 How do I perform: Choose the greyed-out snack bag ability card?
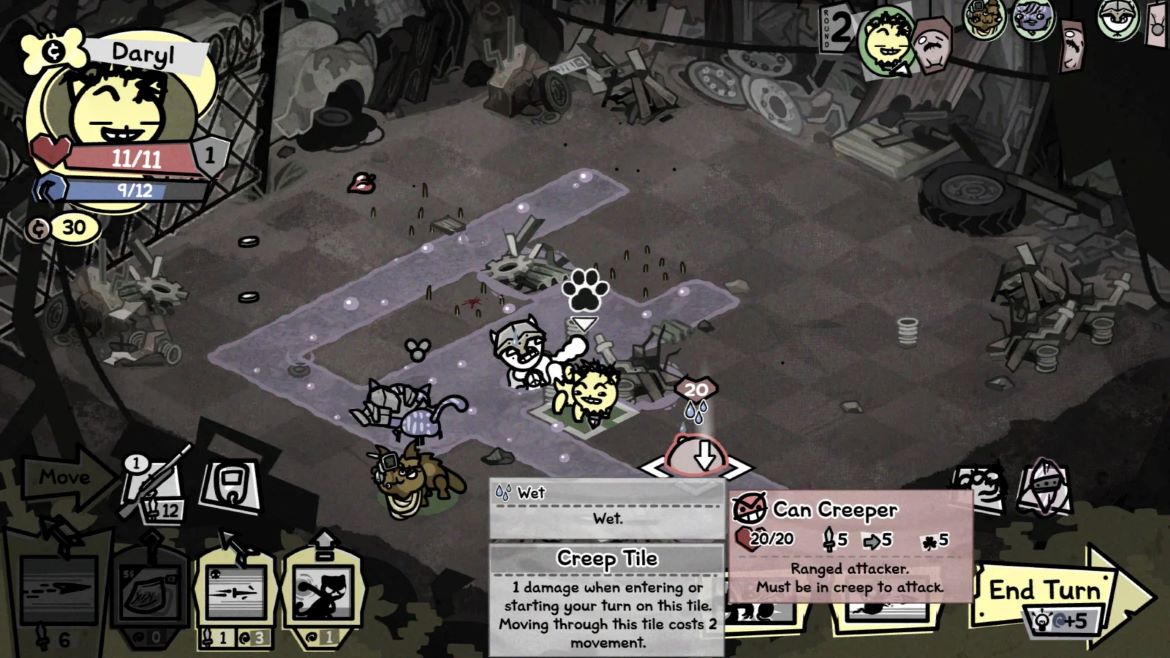pos(149,592)
